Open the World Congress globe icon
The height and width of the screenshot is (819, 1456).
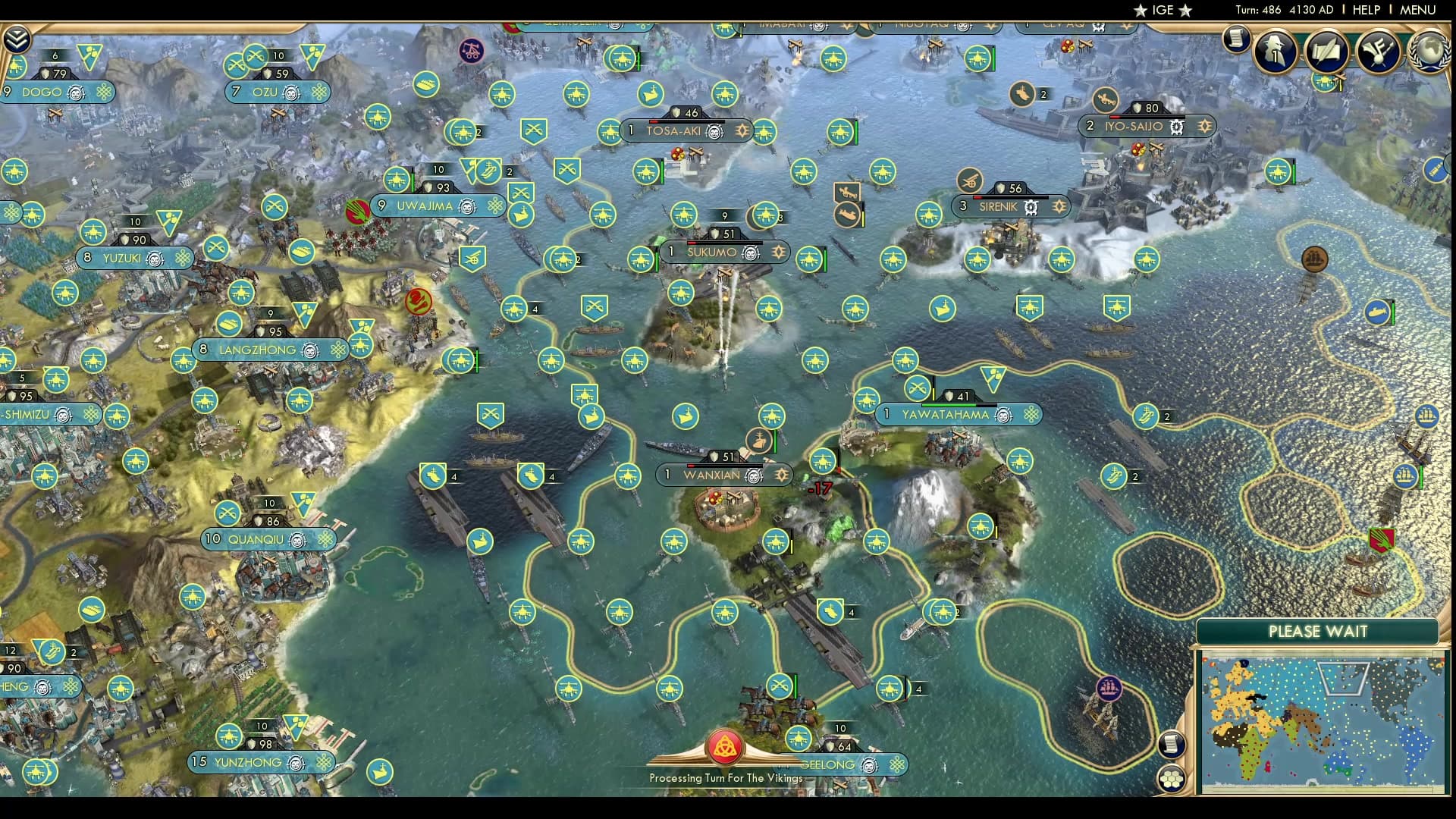(1429, 51)
